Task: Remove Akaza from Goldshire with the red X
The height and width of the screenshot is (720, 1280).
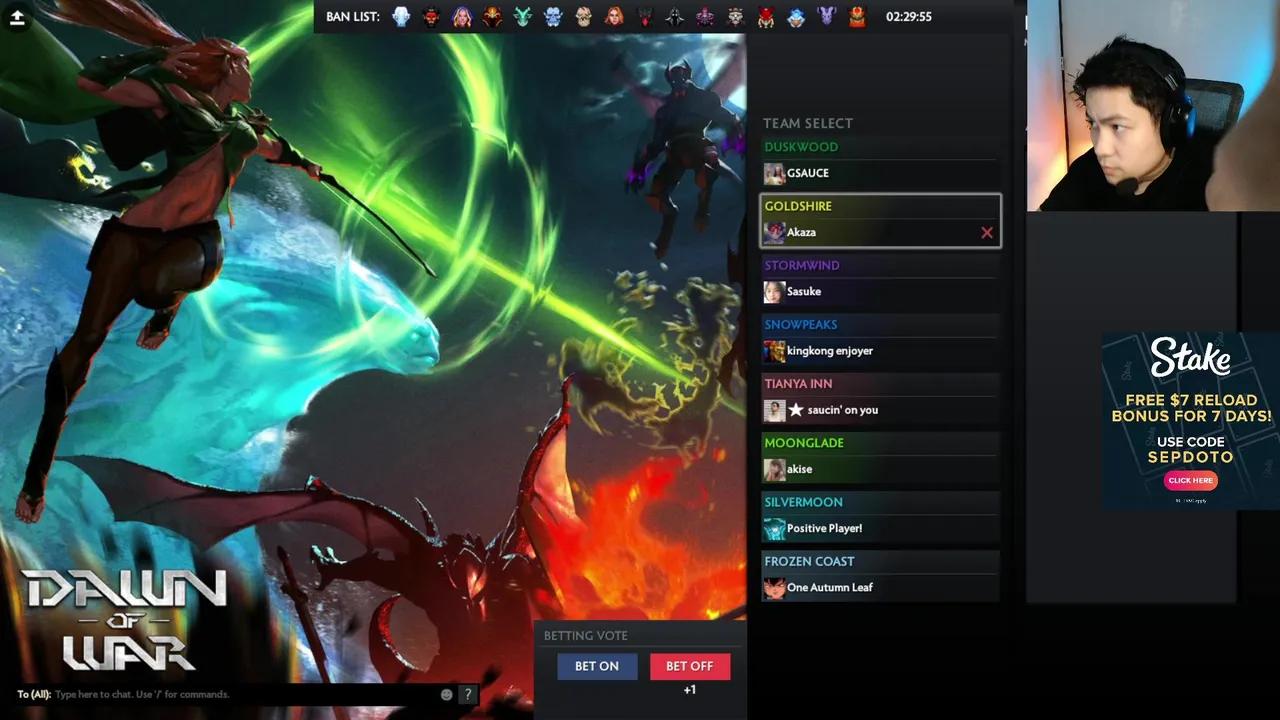Action: pyautogui.click(x=986, y=232)
